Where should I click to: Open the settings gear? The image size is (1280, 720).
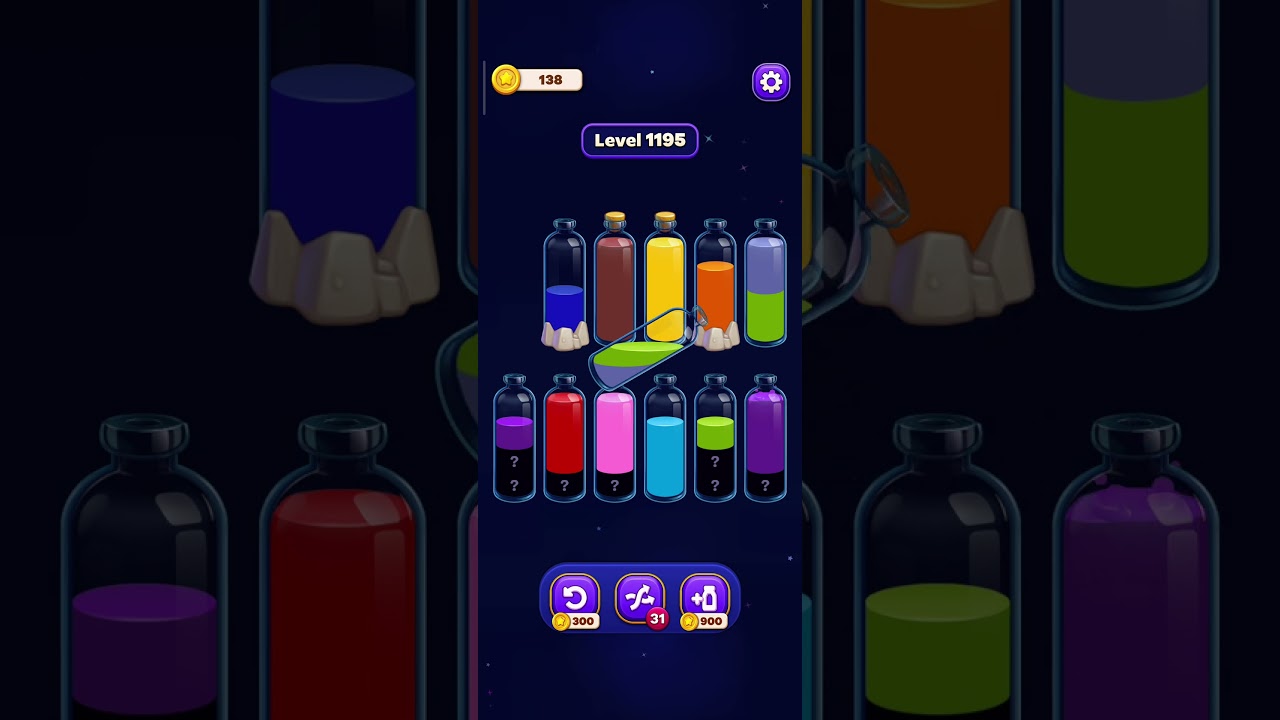(x=770, y=81)
